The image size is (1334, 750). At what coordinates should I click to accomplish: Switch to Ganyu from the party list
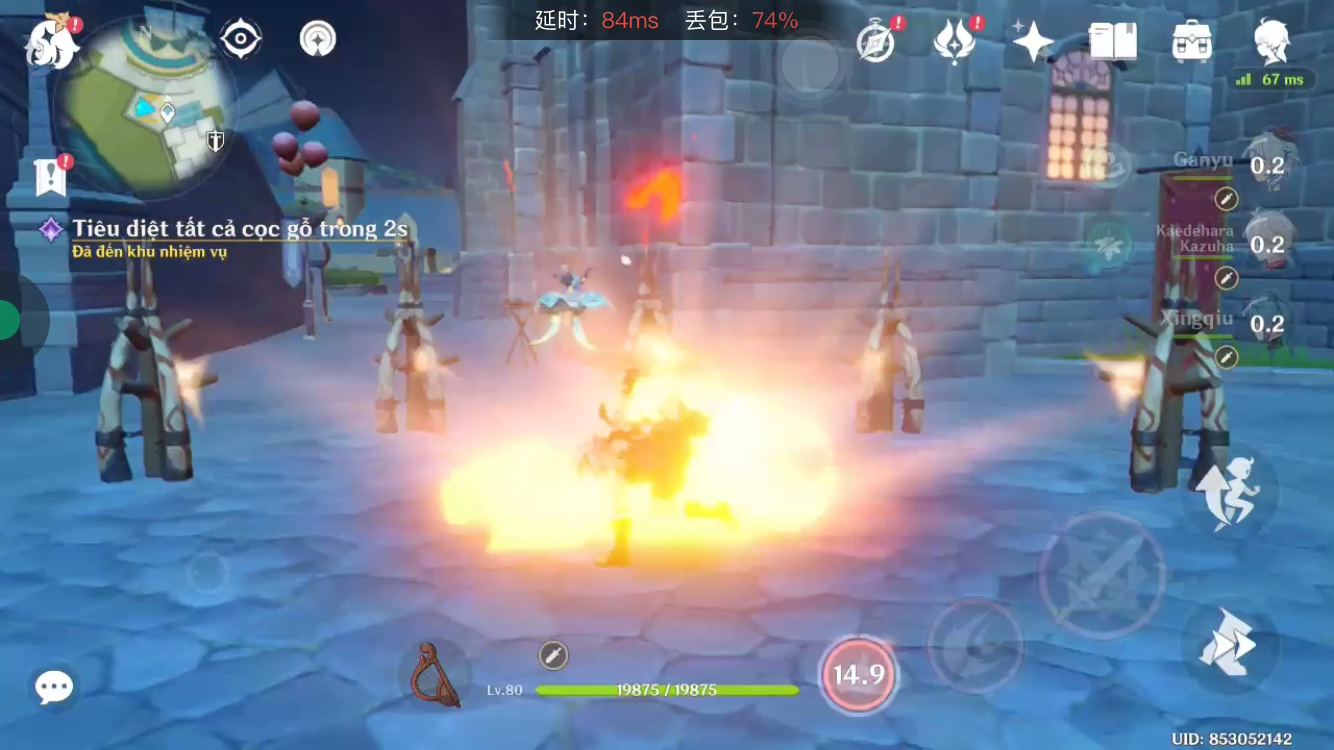point(1272,163)
